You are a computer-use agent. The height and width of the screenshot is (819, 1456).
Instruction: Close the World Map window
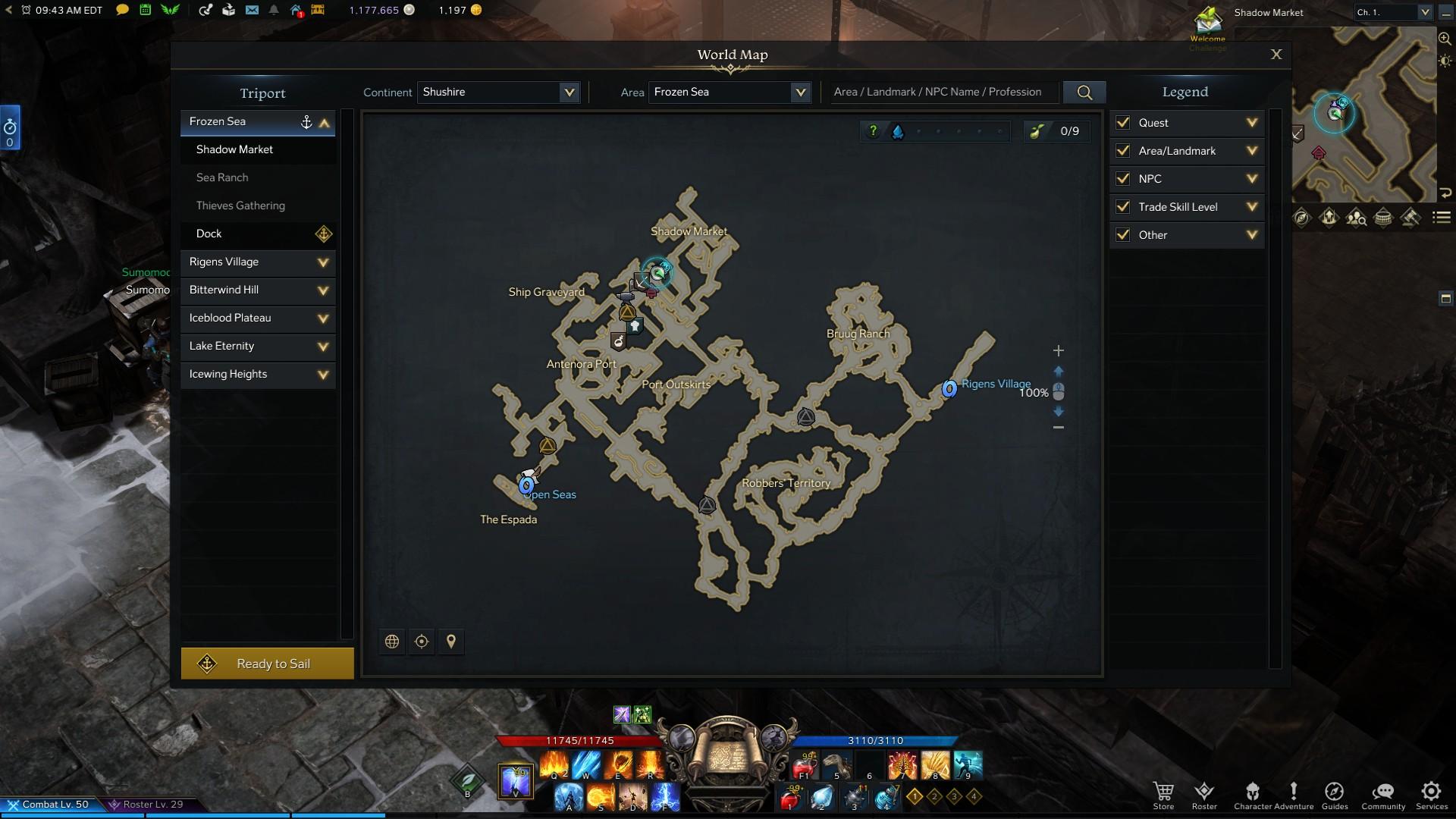1276,55
